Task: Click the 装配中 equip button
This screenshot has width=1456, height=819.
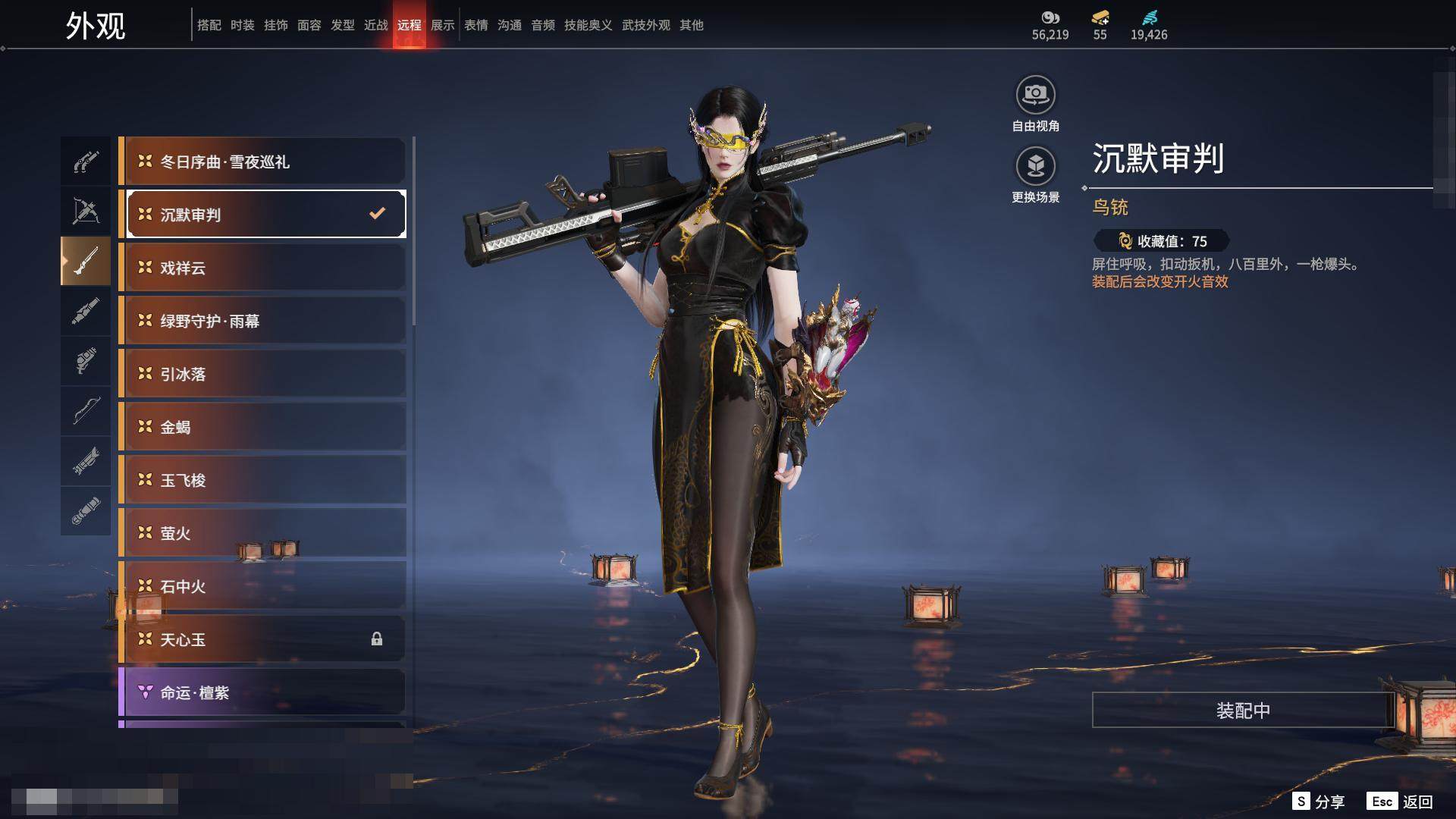Action: [x=1243, y=711]
